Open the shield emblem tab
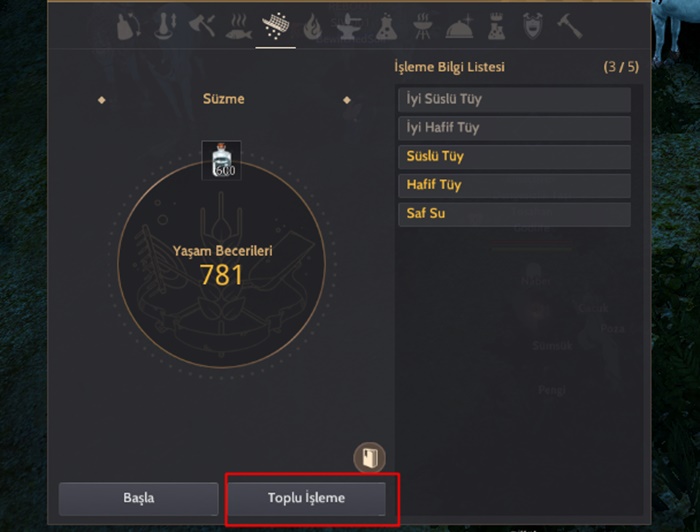 (533, 27)
